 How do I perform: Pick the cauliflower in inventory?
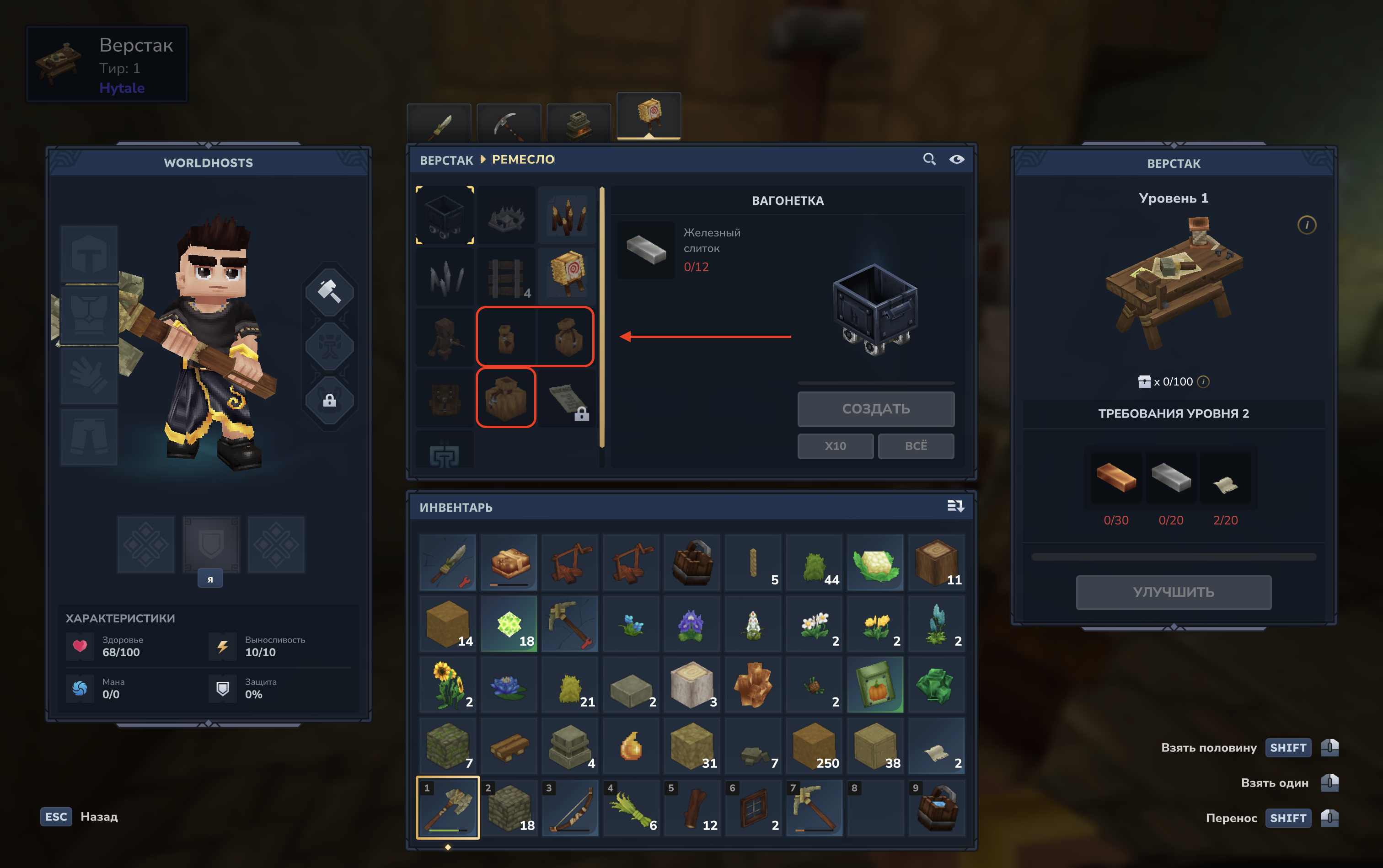pos(875,563)
